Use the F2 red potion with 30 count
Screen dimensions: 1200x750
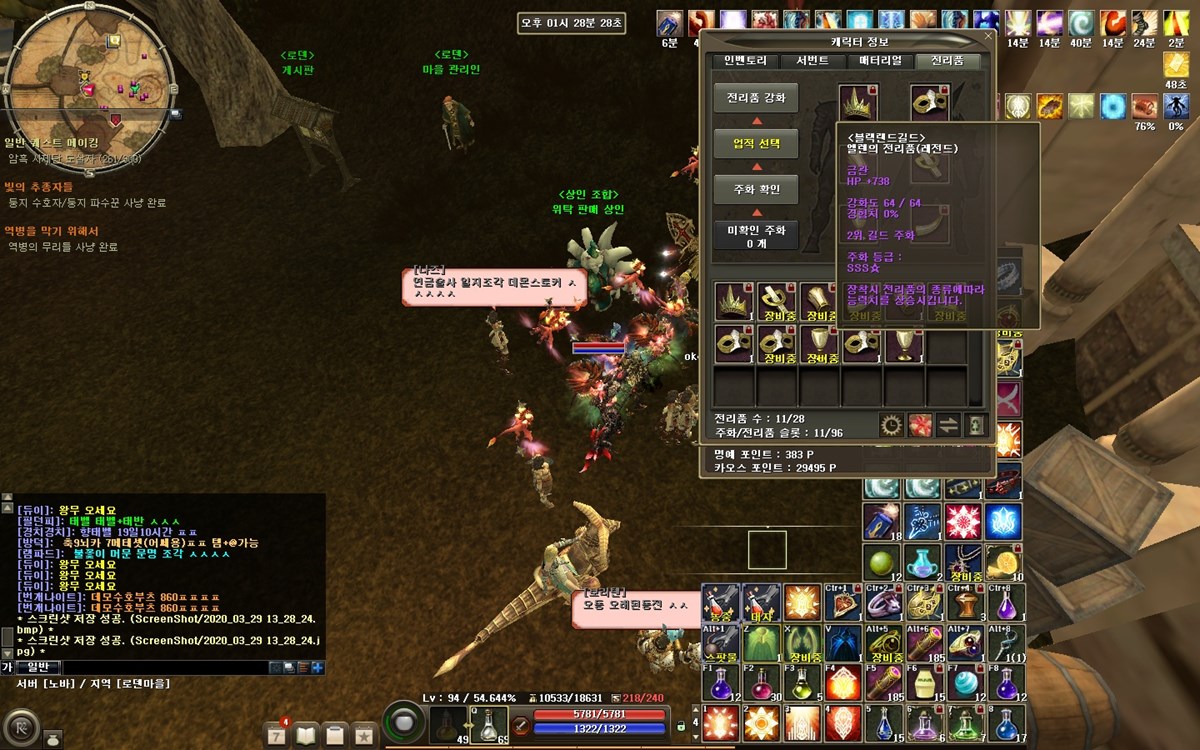click(x=761, y=684)
